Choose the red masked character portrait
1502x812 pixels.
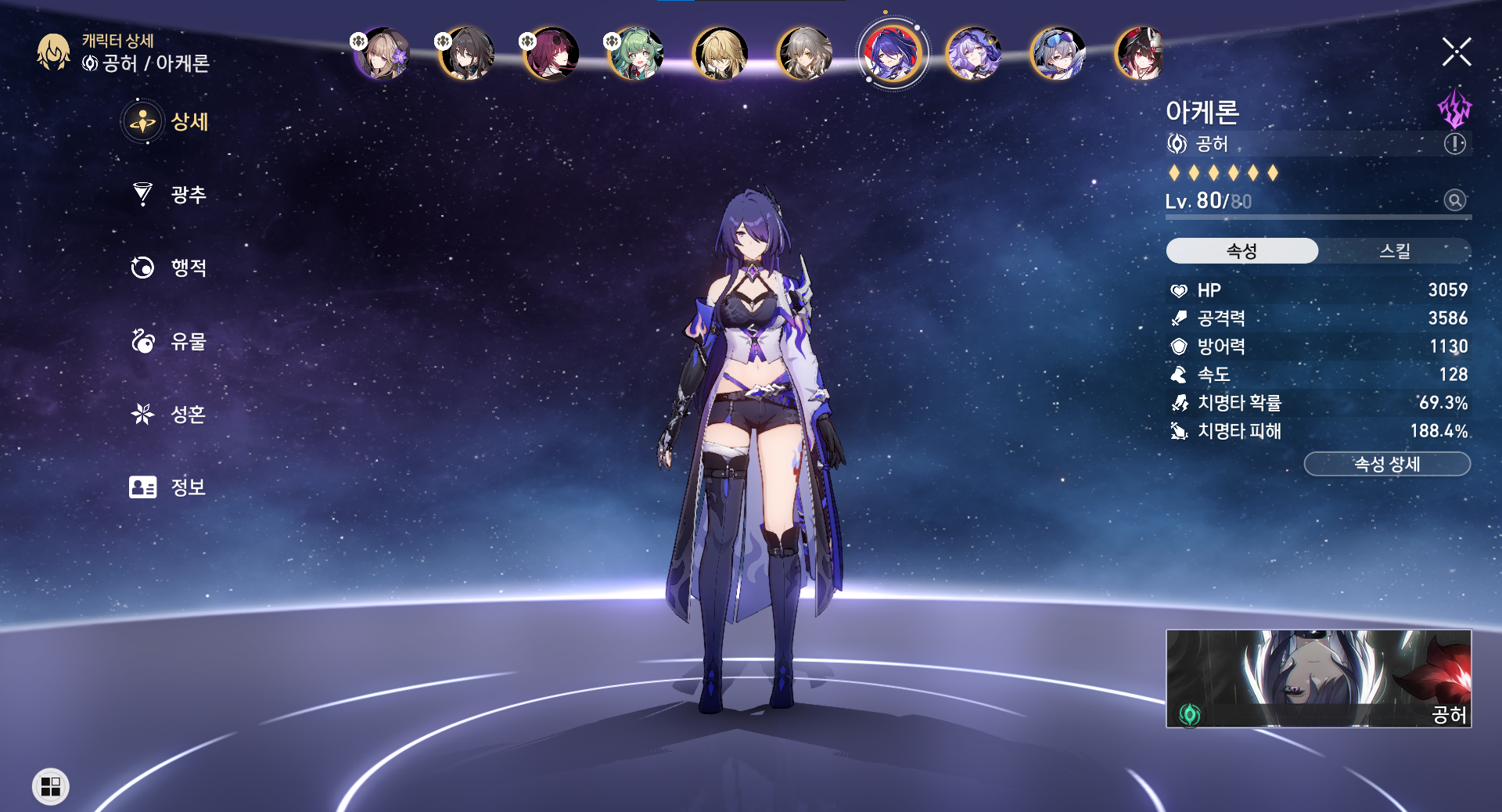pyautogui.click(x=1141, y=54)
